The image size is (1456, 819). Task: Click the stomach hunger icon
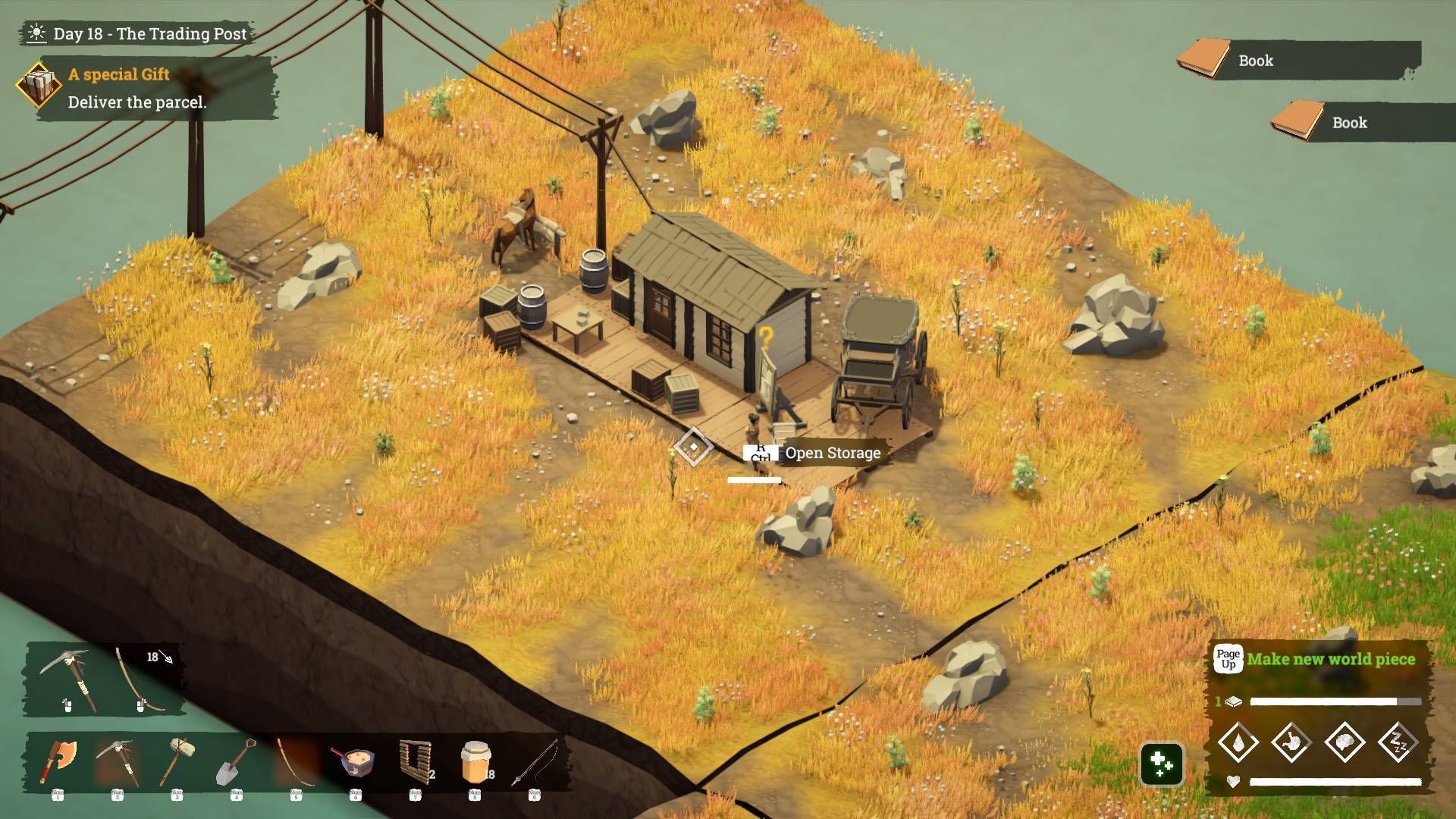1291,742
